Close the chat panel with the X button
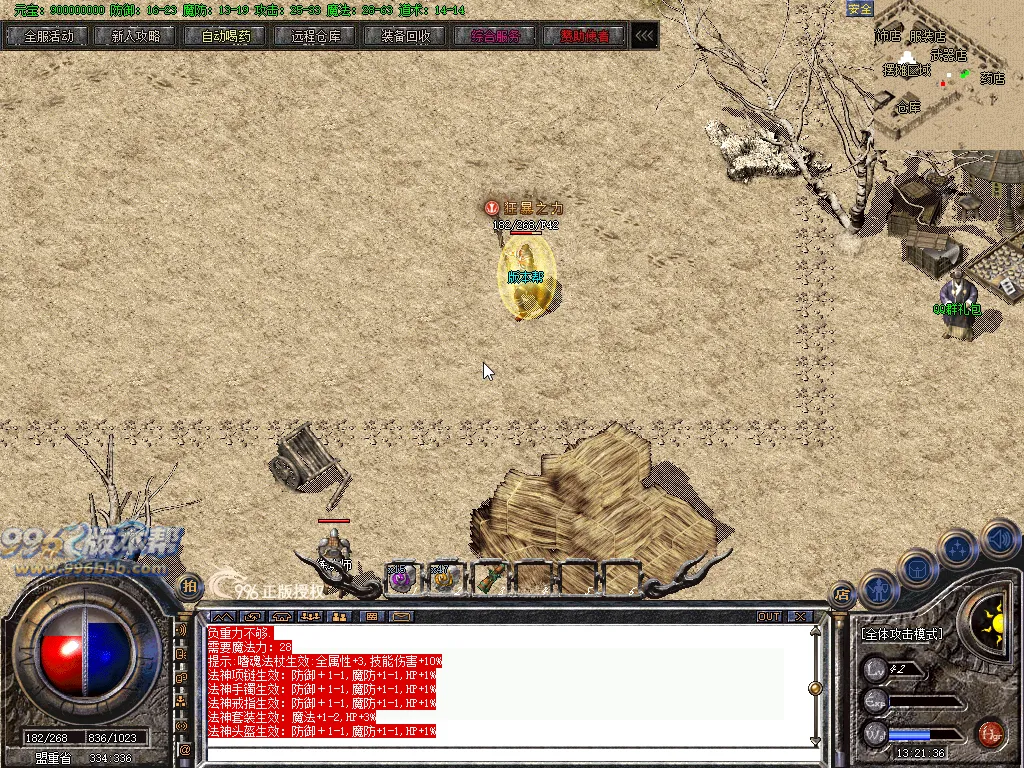1024x768 pixels. point(800,617)
